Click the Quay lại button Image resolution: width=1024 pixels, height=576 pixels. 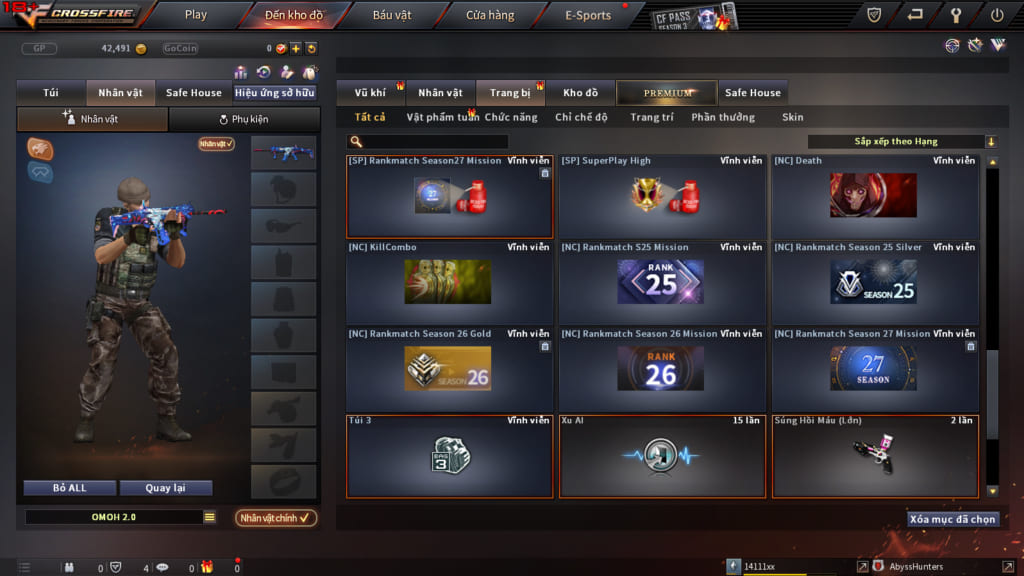(x=165, y=488)
